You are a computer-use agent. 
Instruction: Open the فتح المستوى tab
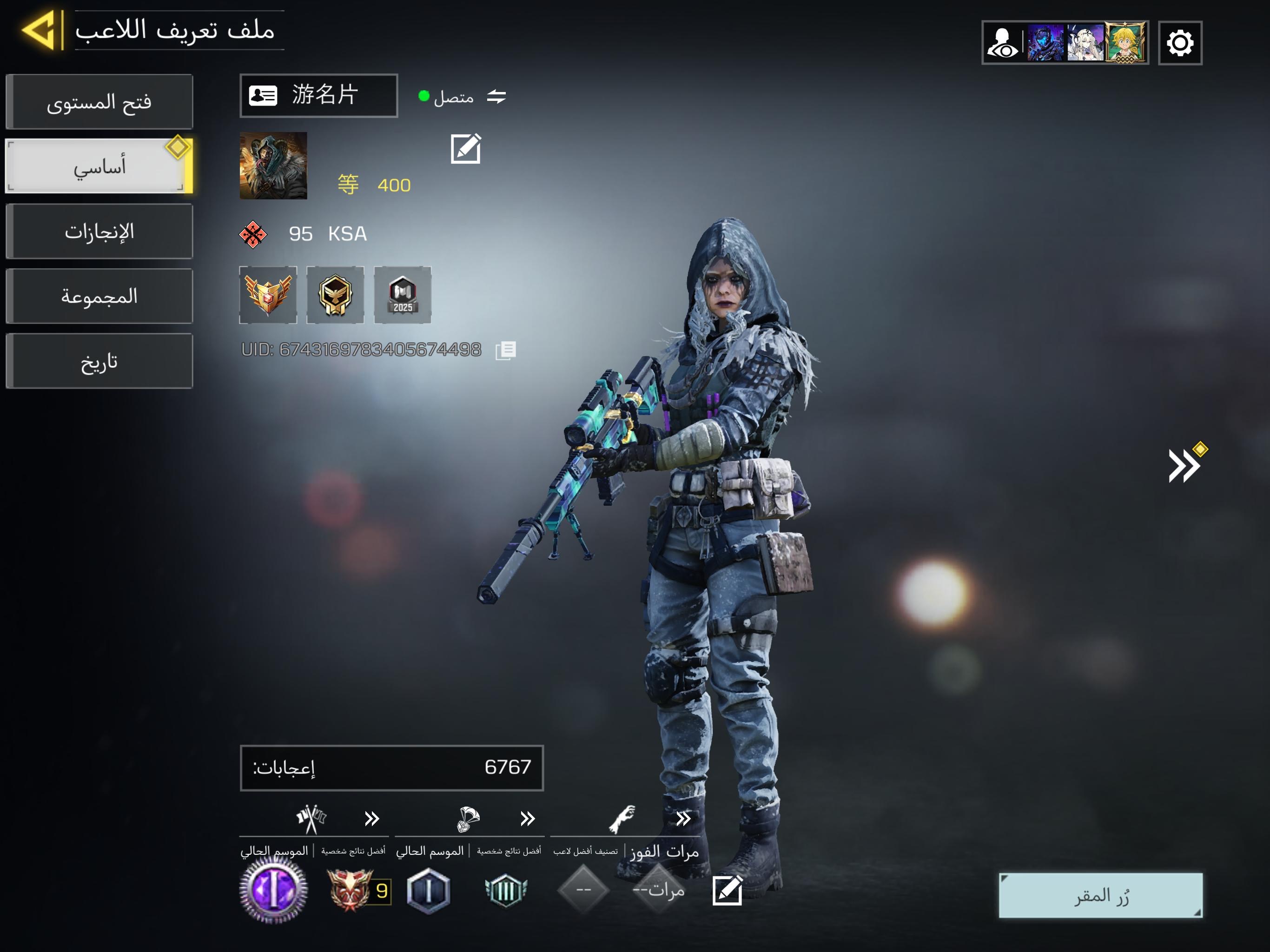pyautogui.click(x=99, y=102)
